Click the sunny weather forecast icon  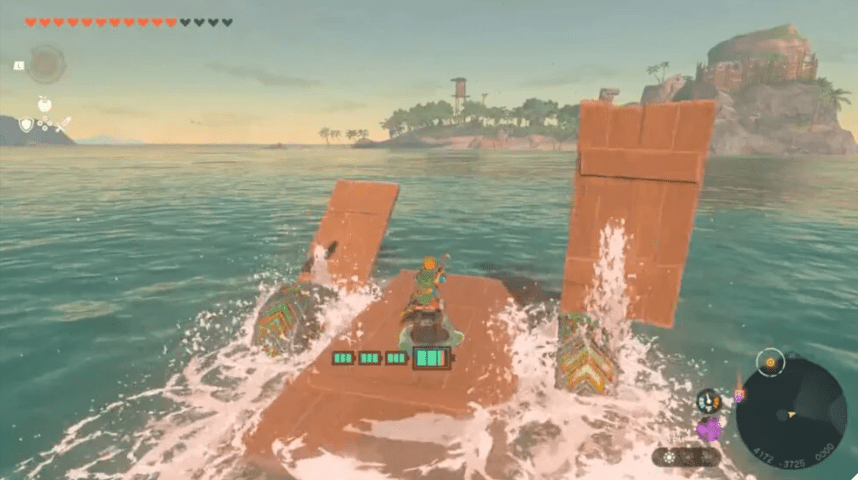tap(667, 457)
